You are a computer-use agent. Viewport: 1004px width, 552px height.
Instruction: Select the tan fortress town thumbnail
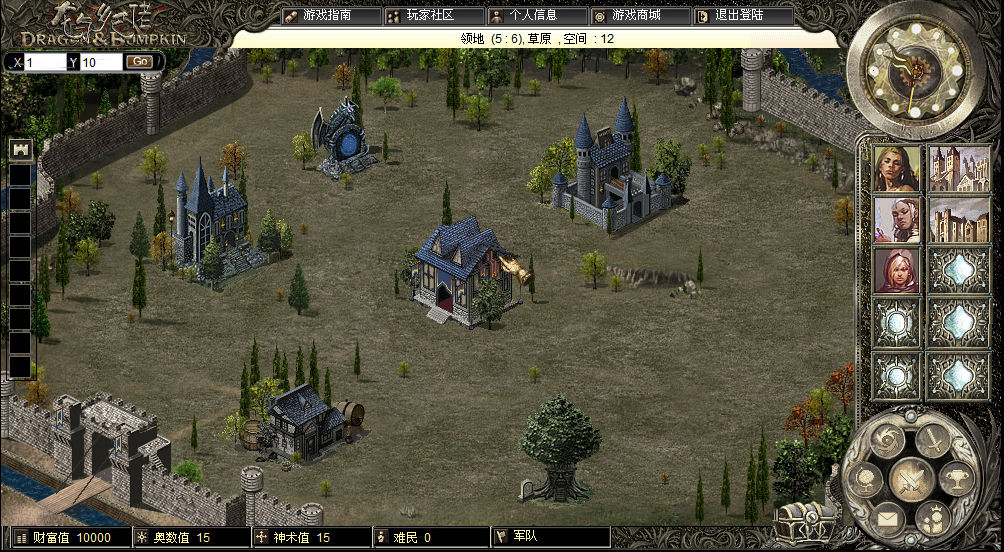[x=951, y=219]
